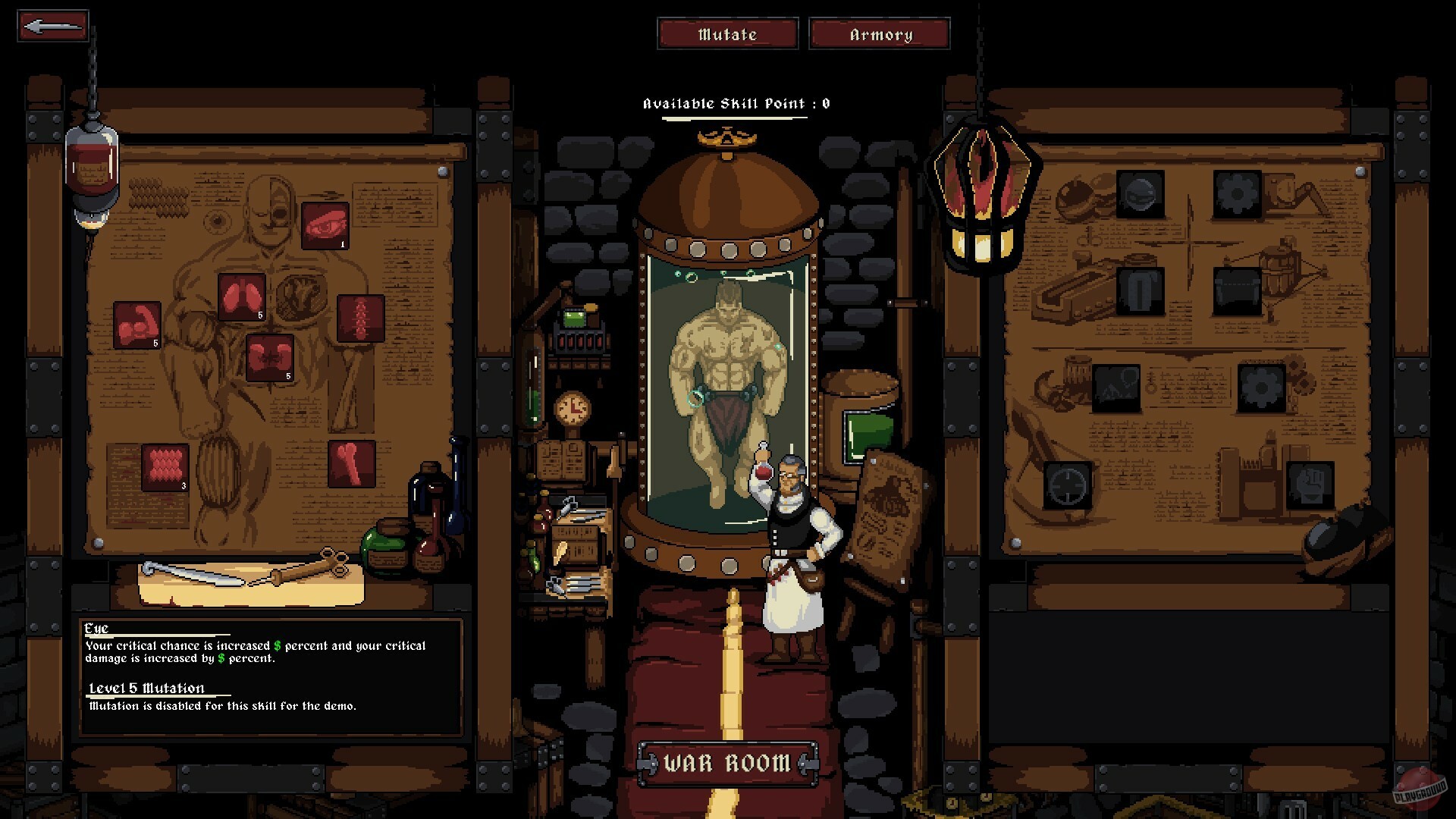Click the back arrow to exit

coord(52,27)
